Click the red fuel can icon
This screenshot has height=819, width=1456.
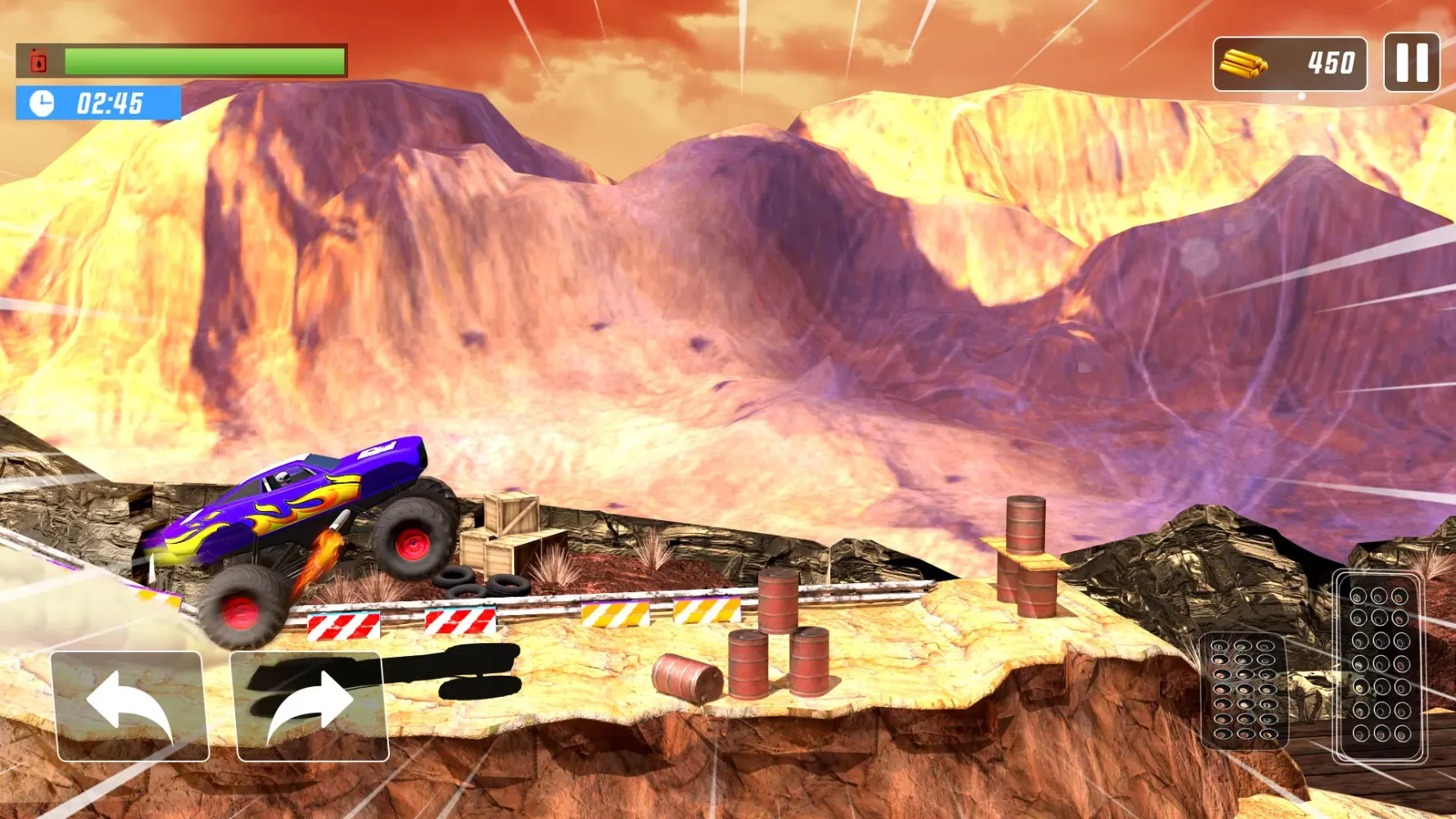pyautogui.click(x=37, y=59)
